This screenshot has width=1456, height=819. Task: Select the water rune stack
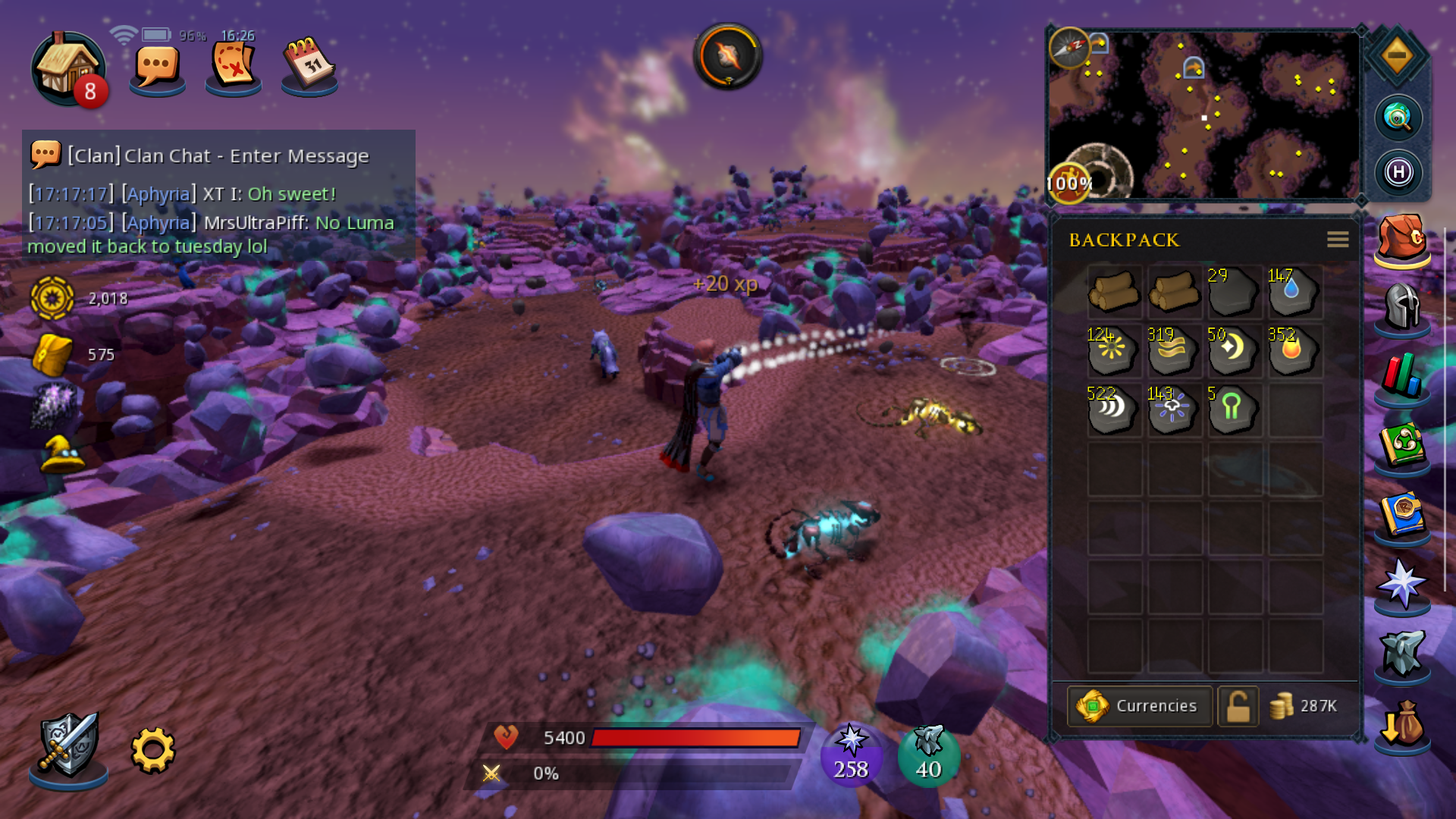[x=1294, y=291]
